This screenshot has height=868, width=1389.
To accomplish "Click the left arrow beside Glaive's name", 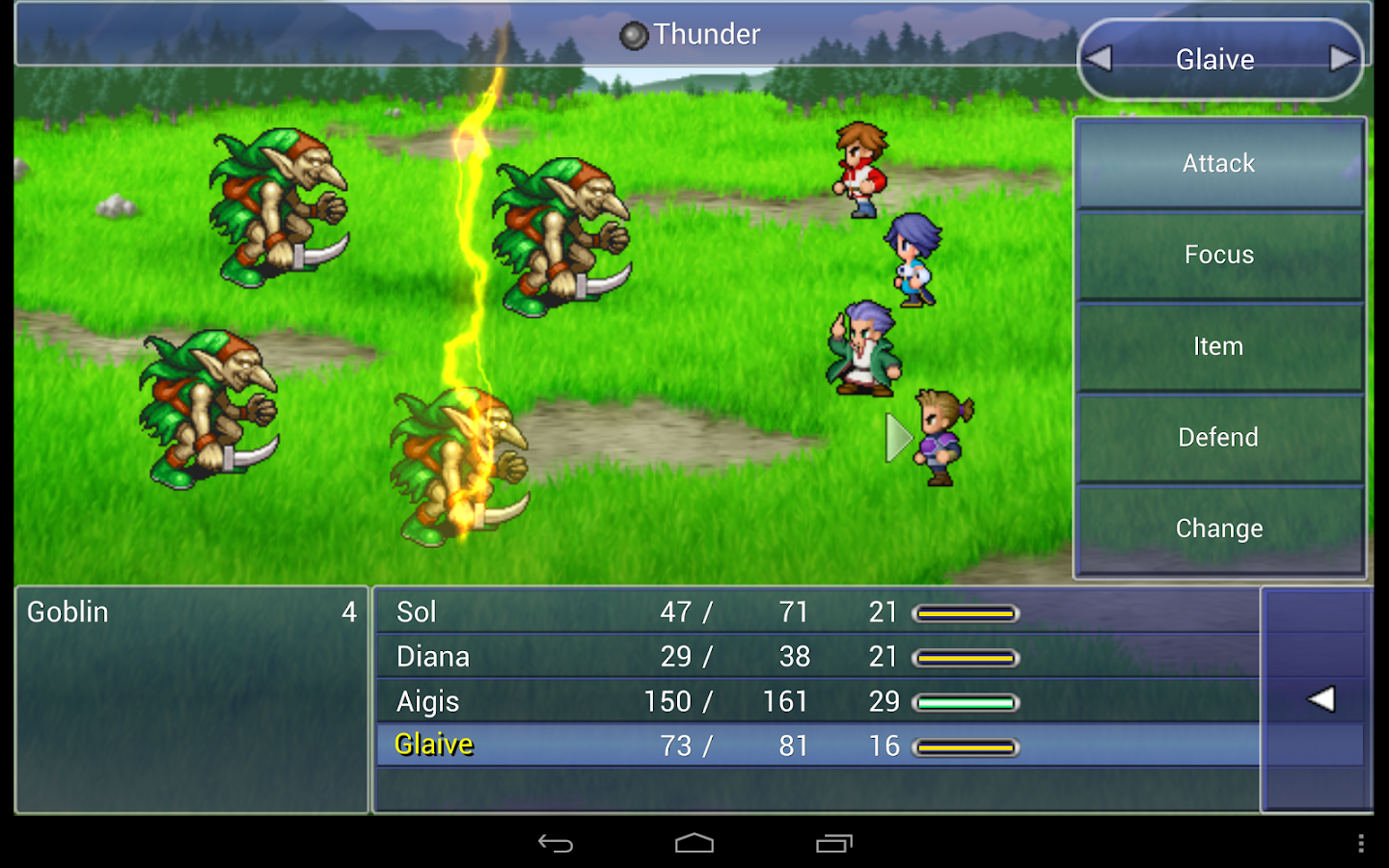I will coord(1099,59).
